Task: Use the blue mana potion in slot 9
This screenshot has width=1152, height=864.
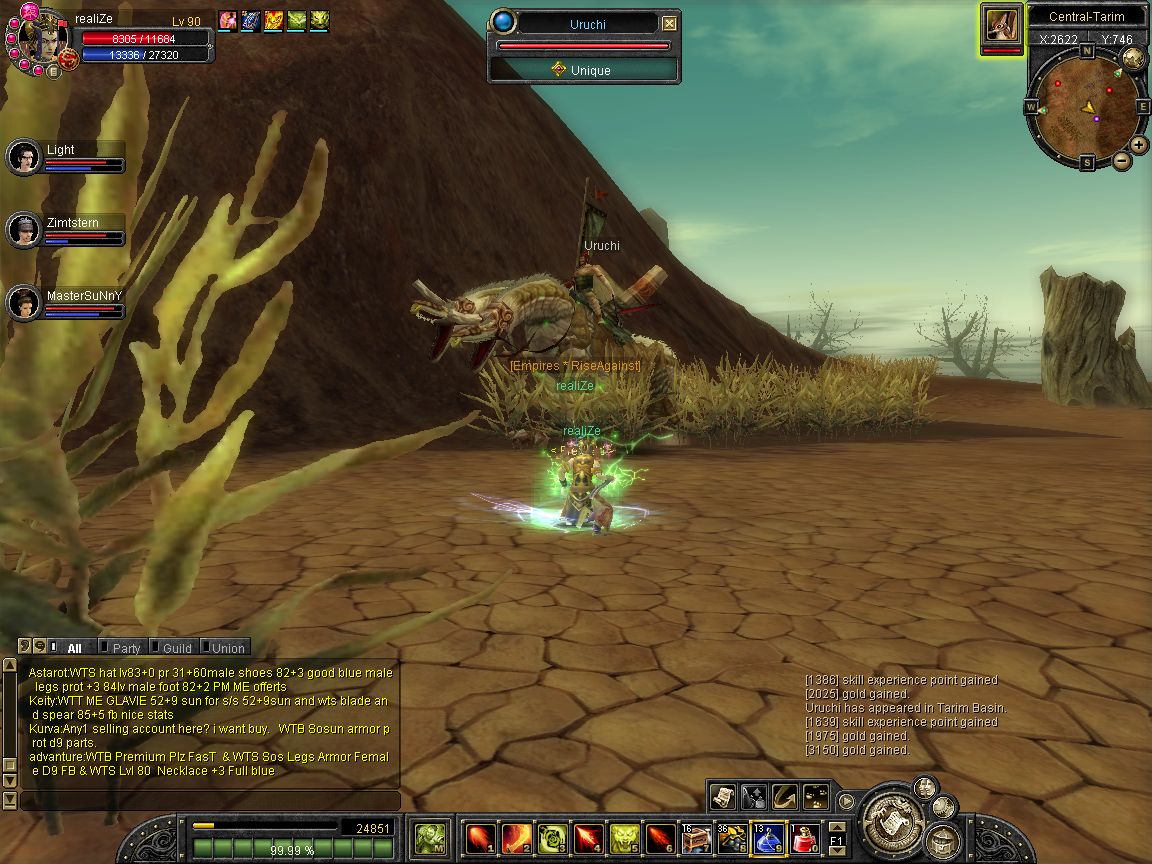Action: pyautogui.click(x=767, y=837)
